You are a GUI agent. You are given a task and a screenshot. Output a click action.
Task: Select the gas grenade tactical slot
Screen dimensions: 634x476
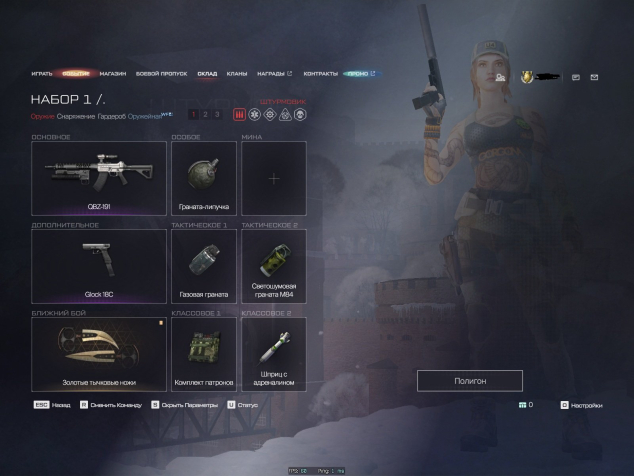pos(204,266)
